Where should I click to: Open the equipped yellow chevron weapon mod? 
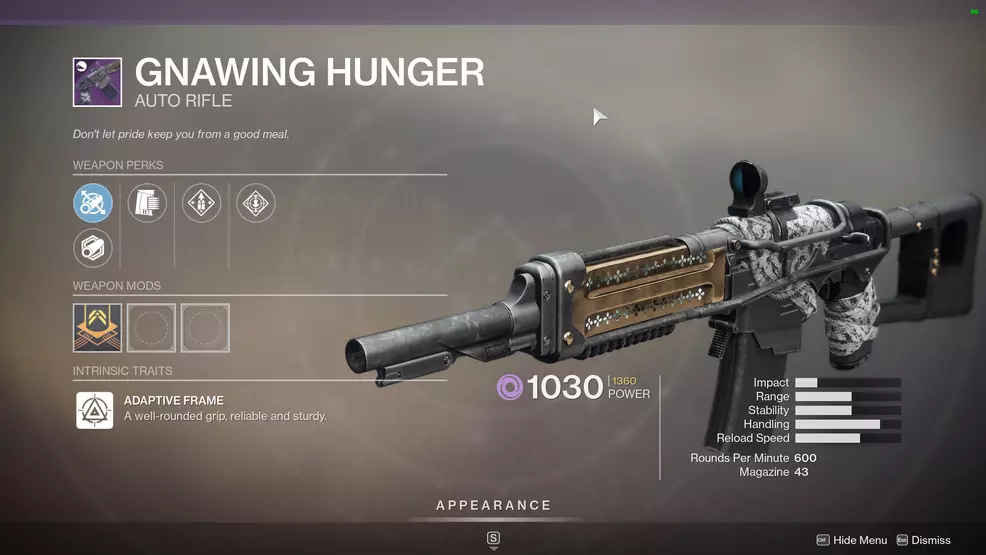coord(98,328)
